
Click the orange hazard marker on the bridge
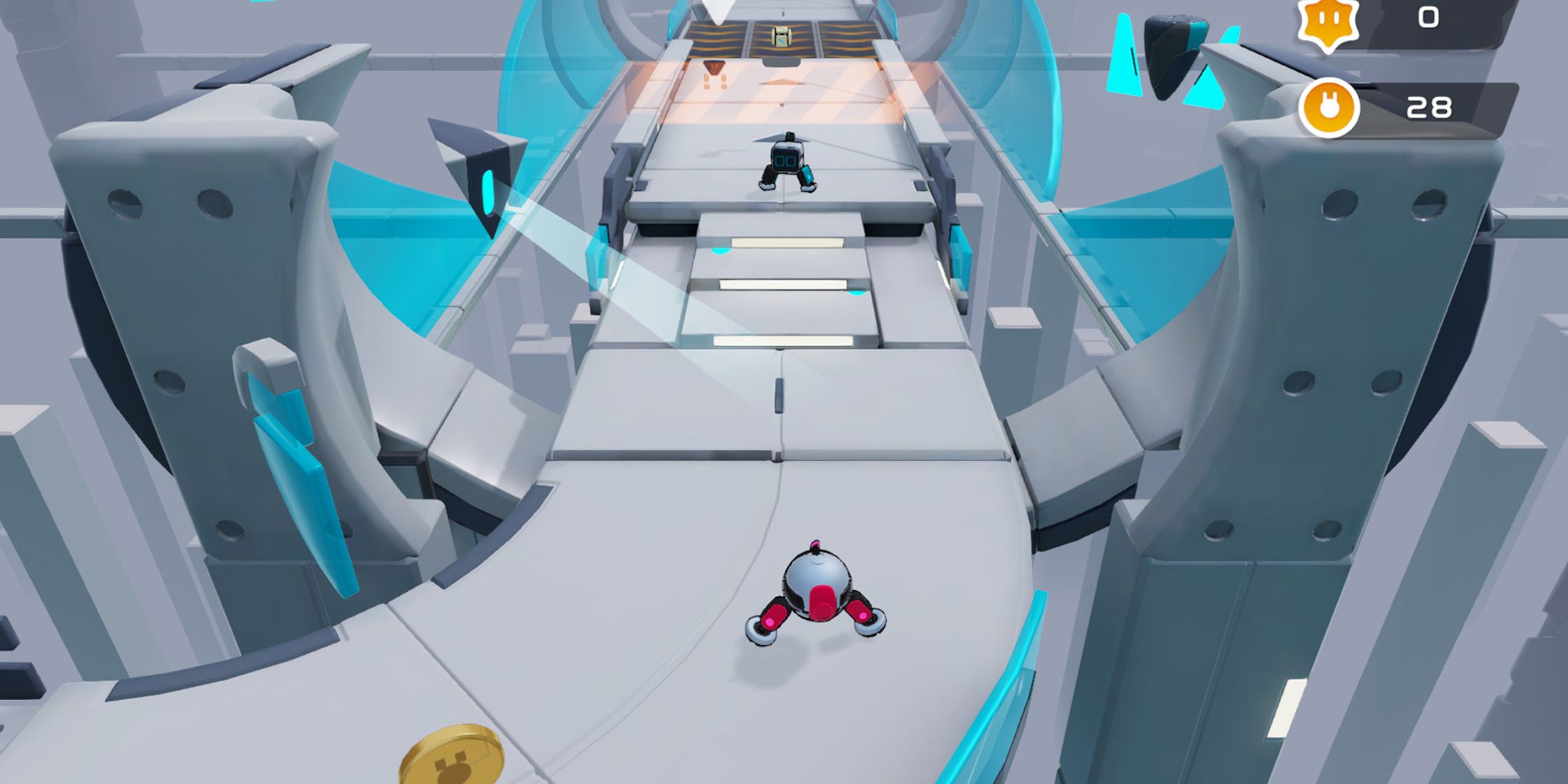coord(713,68)
